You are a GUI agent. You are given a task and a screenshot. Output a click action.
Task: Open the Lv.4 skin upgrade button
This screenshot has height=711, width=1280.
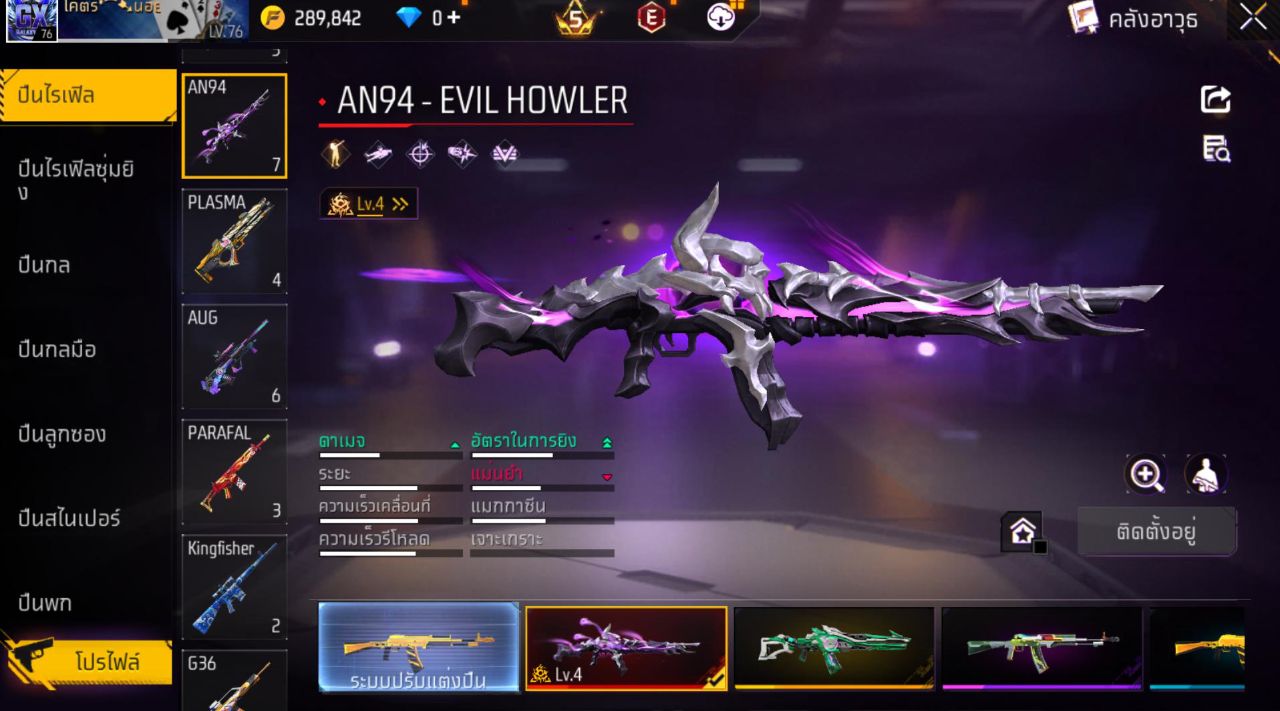tap(369, 204)
